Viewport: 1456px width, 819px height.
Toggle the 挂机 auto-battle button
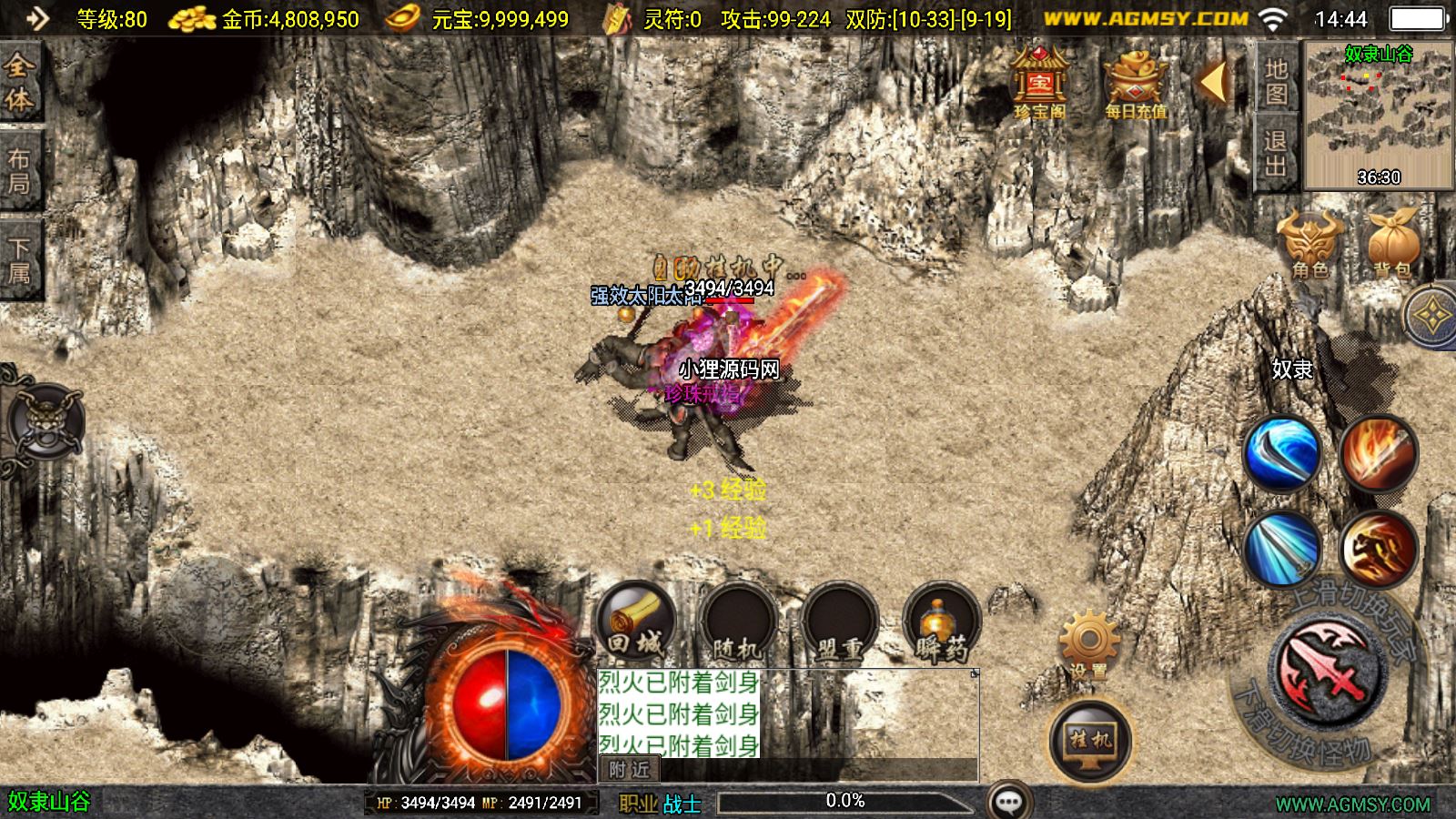1090,741
